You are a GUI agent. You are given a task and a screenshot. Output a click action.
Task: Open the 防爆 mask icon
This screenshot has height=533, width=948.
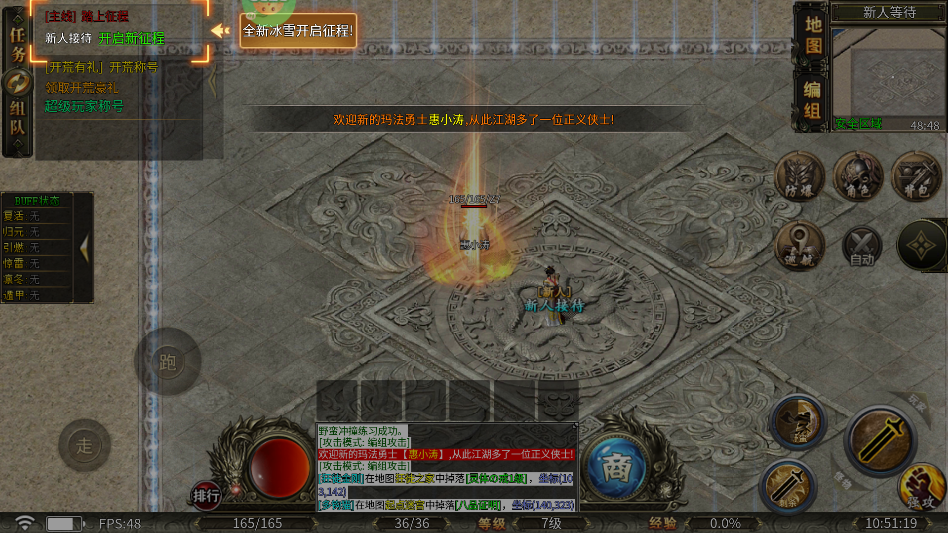[x=798, y=175]
